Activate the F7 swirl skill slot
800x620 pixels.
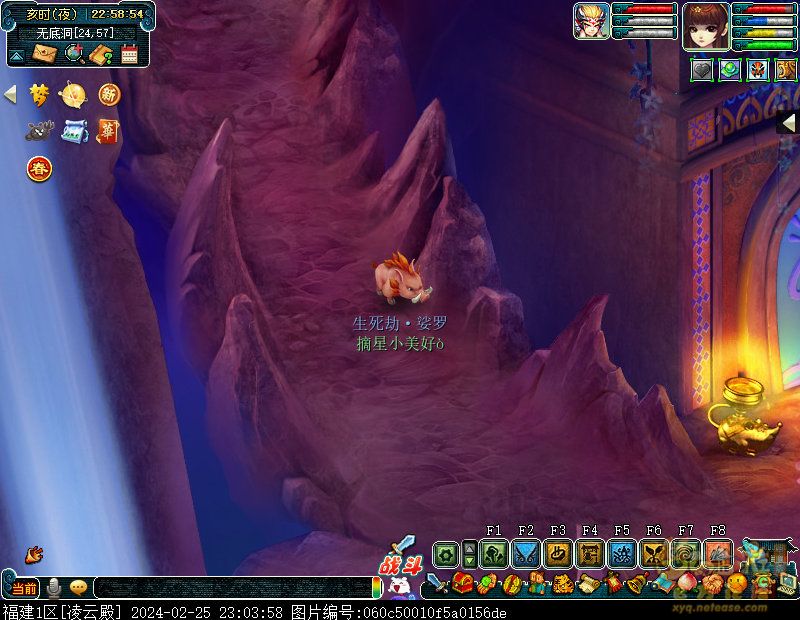click(686, 553)
